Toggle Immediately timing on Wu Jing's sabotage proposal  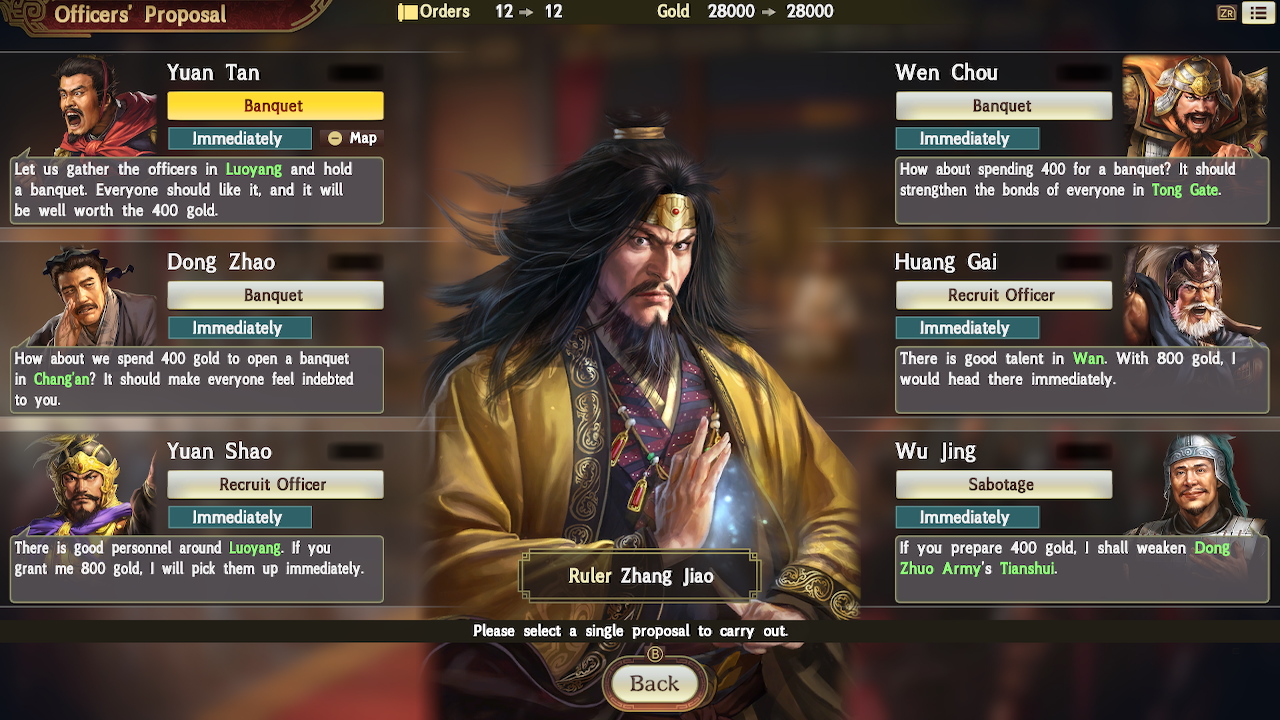point(967,517)
